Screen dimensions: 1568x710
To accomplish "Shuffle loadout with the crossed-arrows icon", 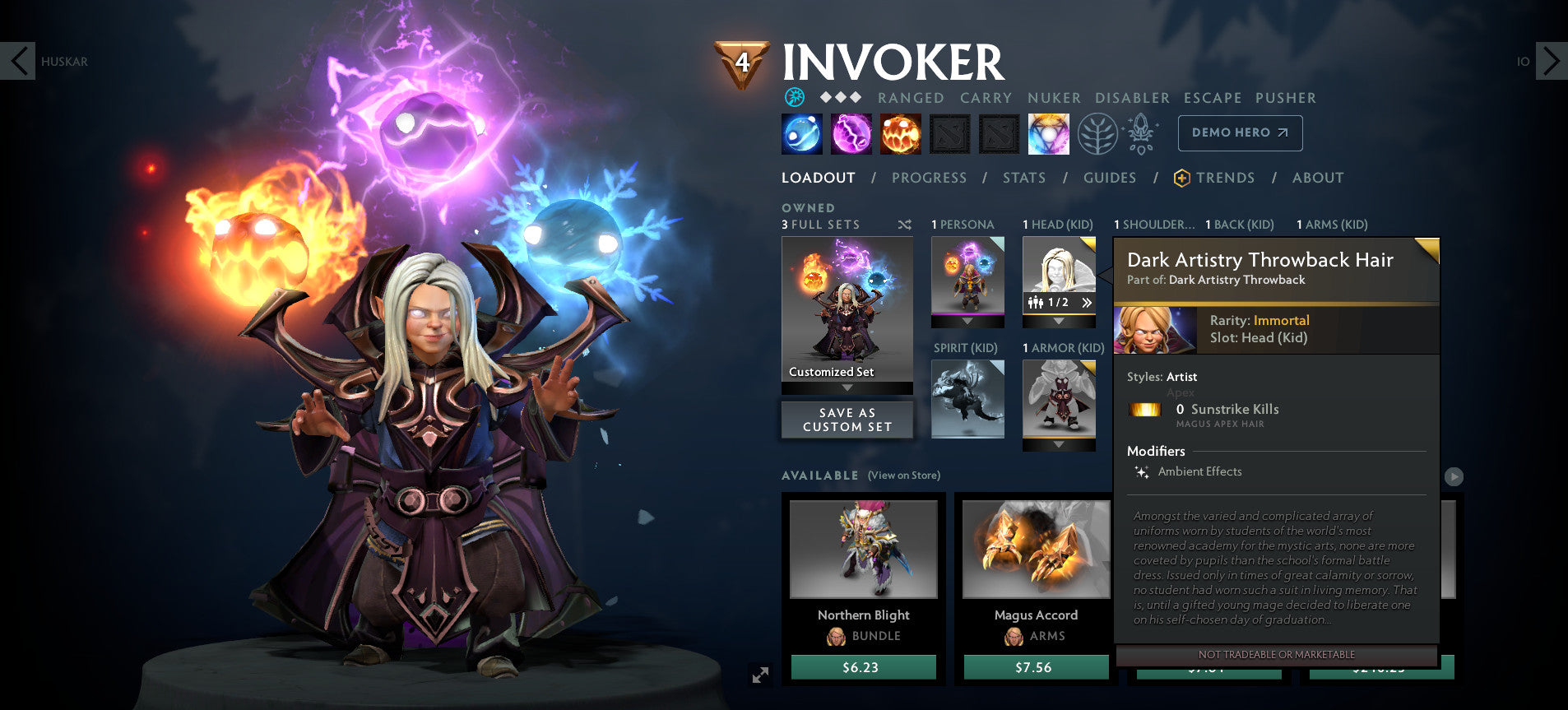I will (904, 224).
